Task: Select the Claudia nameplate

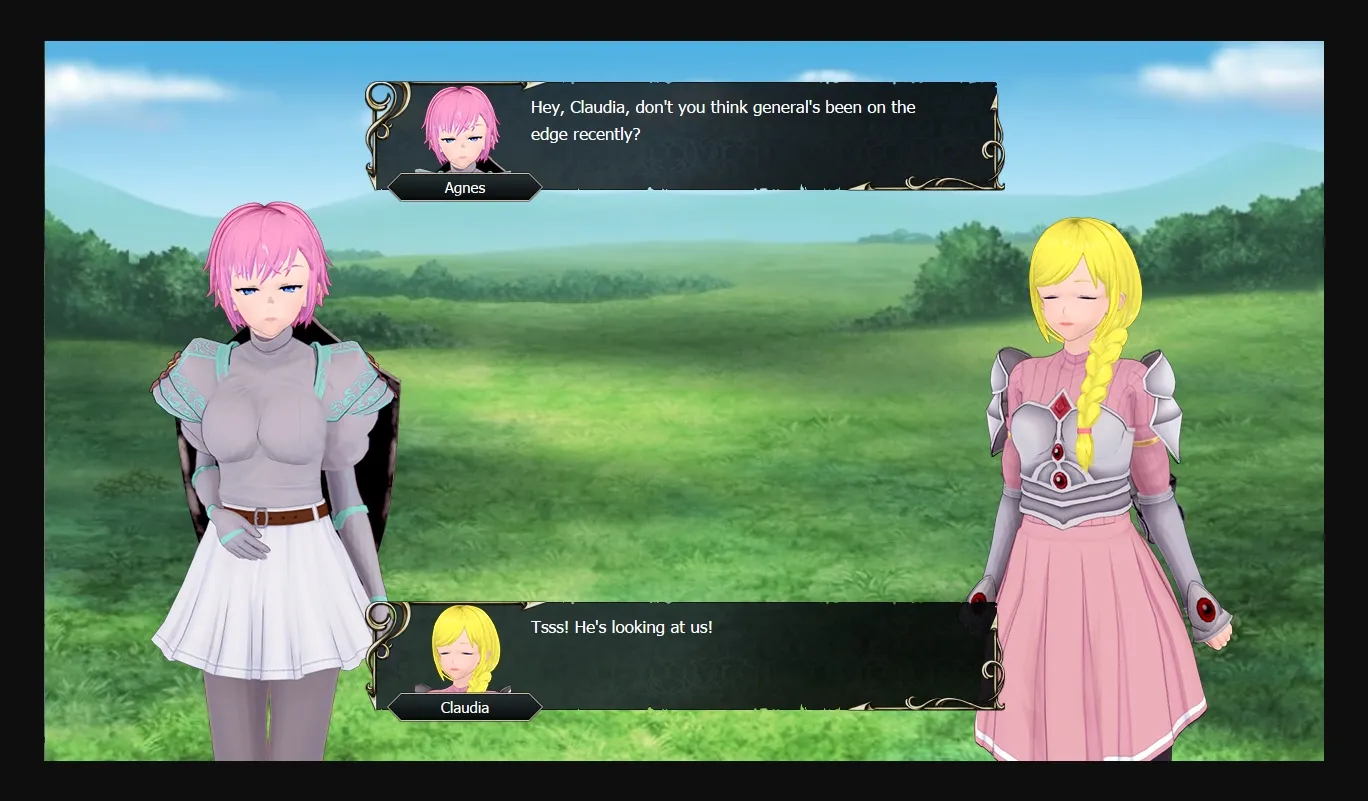Action: point(465,707)
